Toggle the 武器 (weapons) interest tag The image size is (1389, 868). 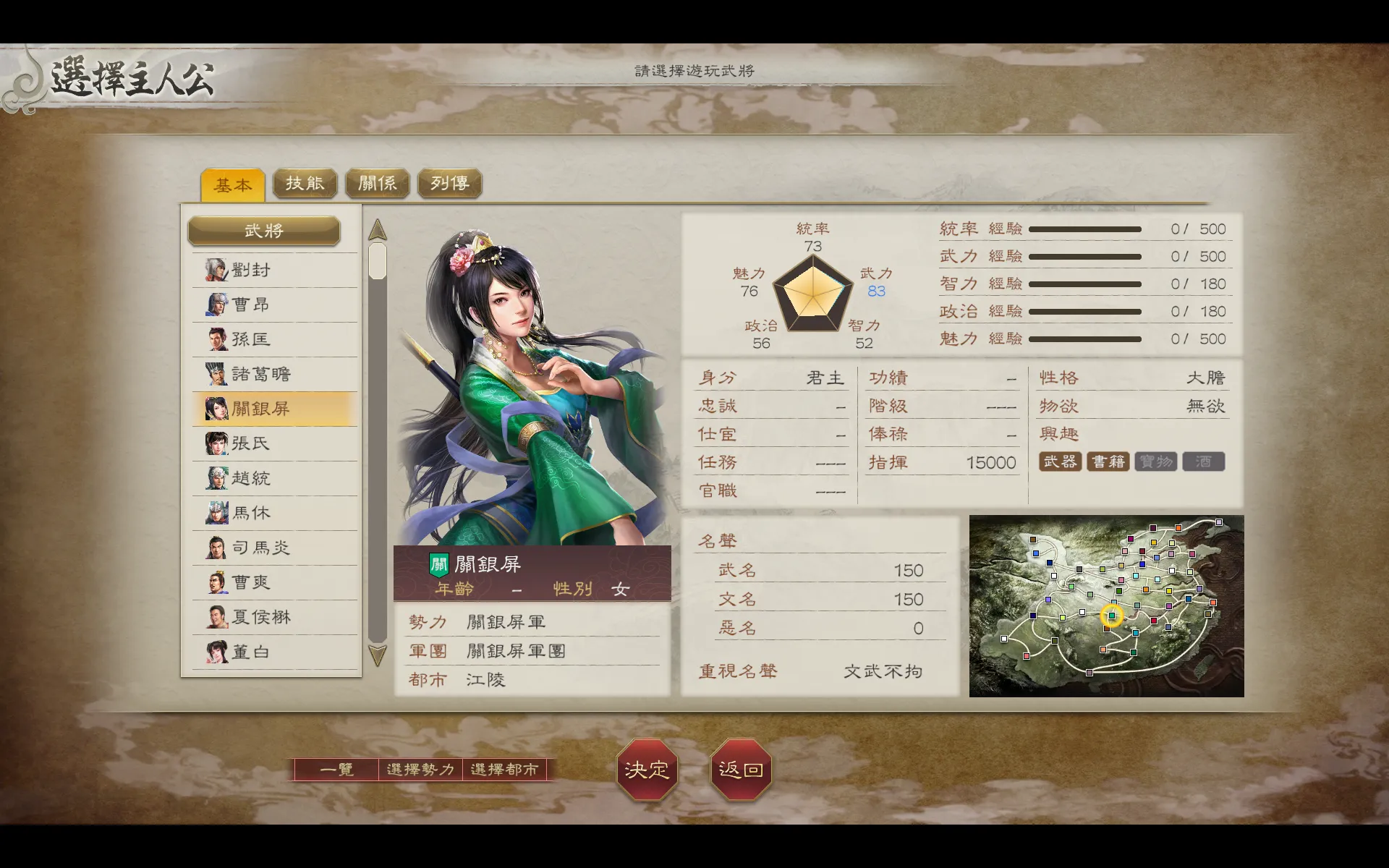tap(1061, 461)
